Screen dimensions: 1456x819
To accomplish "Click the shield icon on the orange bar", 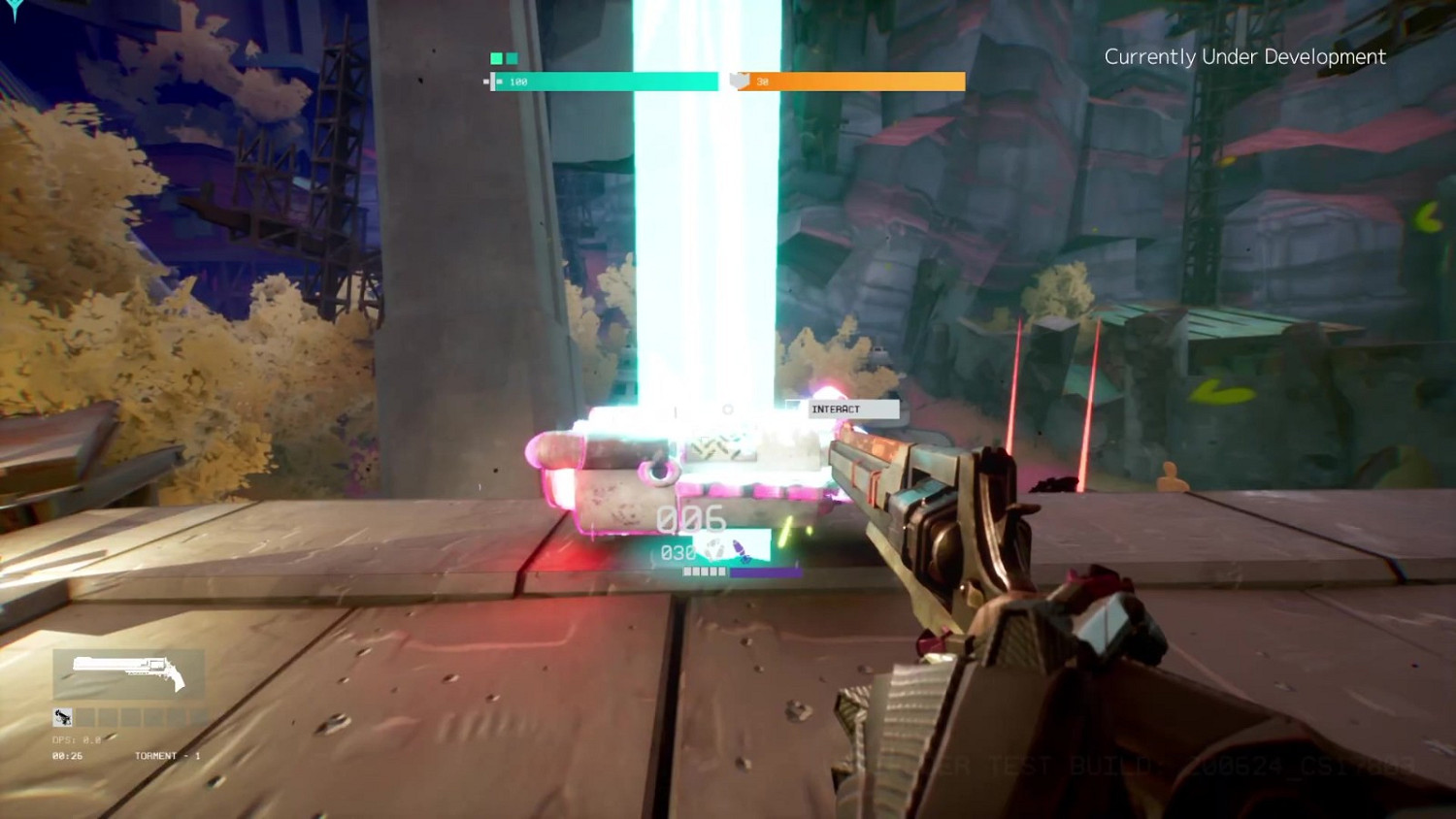I will tap(739, 82).
